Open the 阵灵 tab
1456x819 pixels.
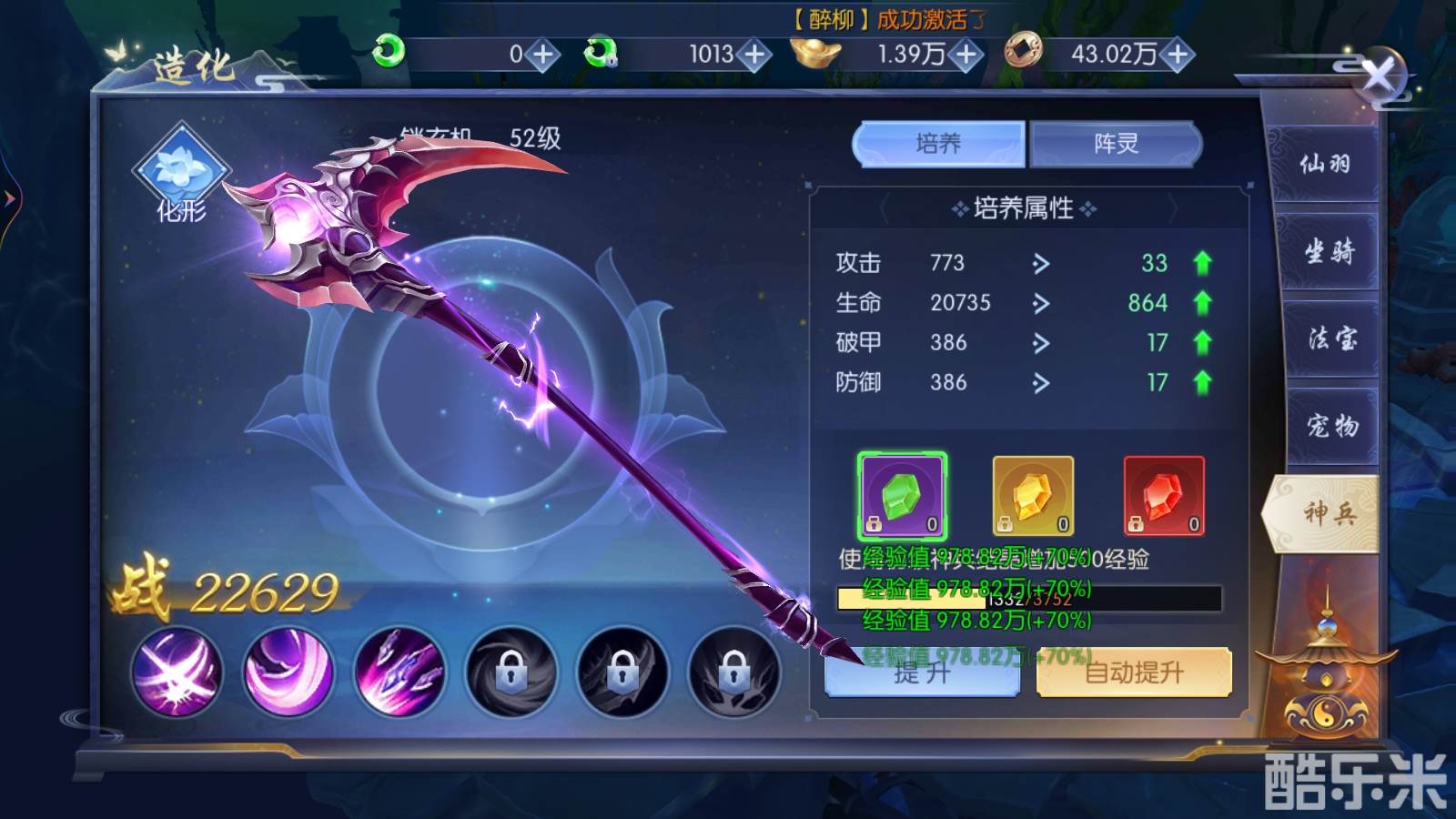pyautogui.click(x=1116, y=144)
